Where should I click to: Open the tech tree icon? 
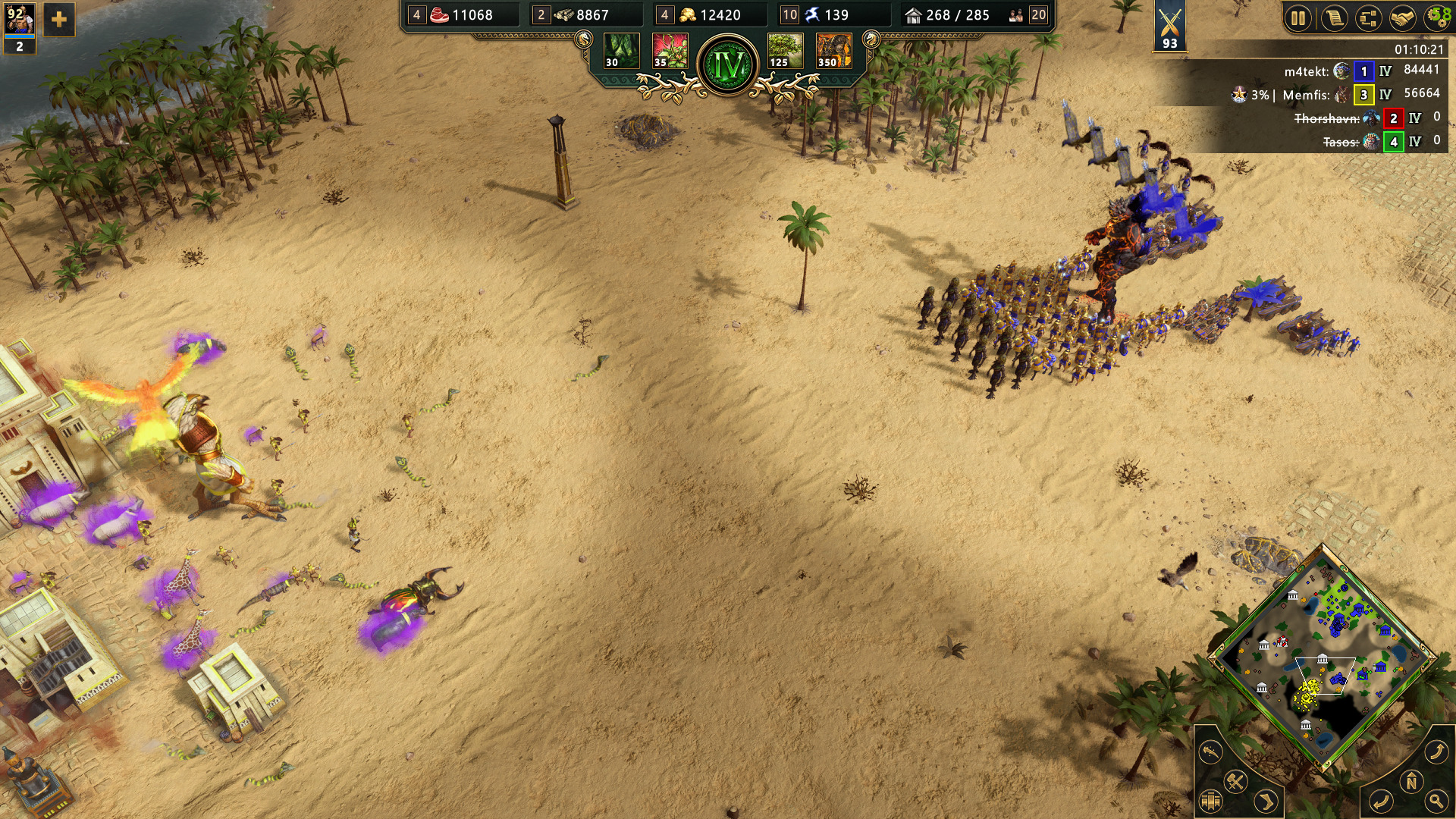(1368, 18)
